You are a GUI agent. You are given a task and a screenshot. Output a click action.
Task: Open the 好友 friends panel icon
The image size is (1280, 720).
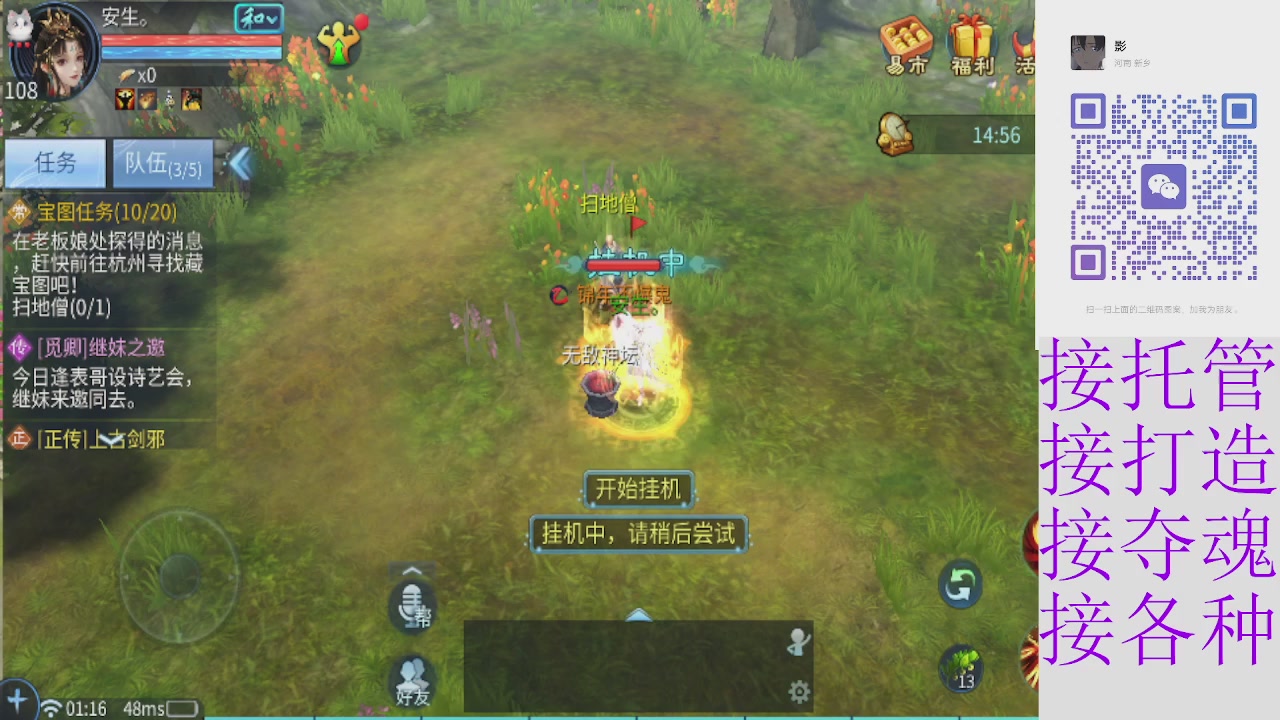click(411, 680)
